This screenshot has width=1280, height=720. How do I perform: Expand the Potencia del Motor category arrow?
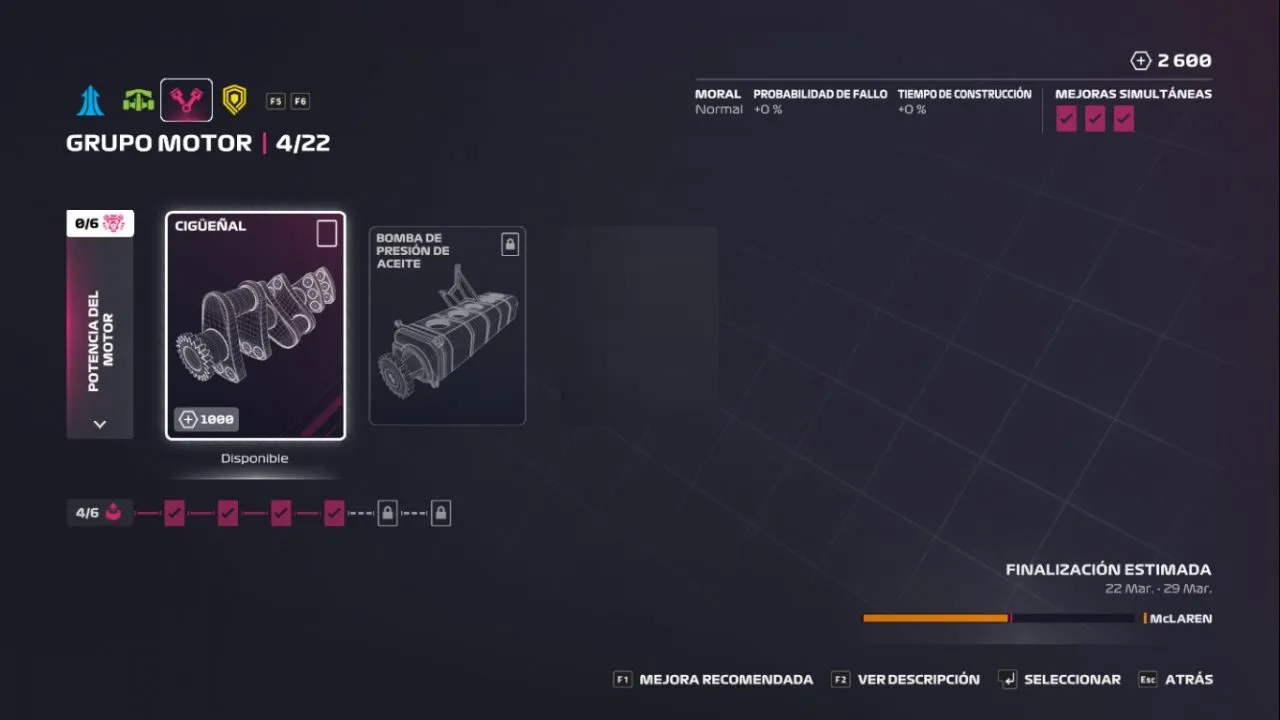(x=99, y=424)
